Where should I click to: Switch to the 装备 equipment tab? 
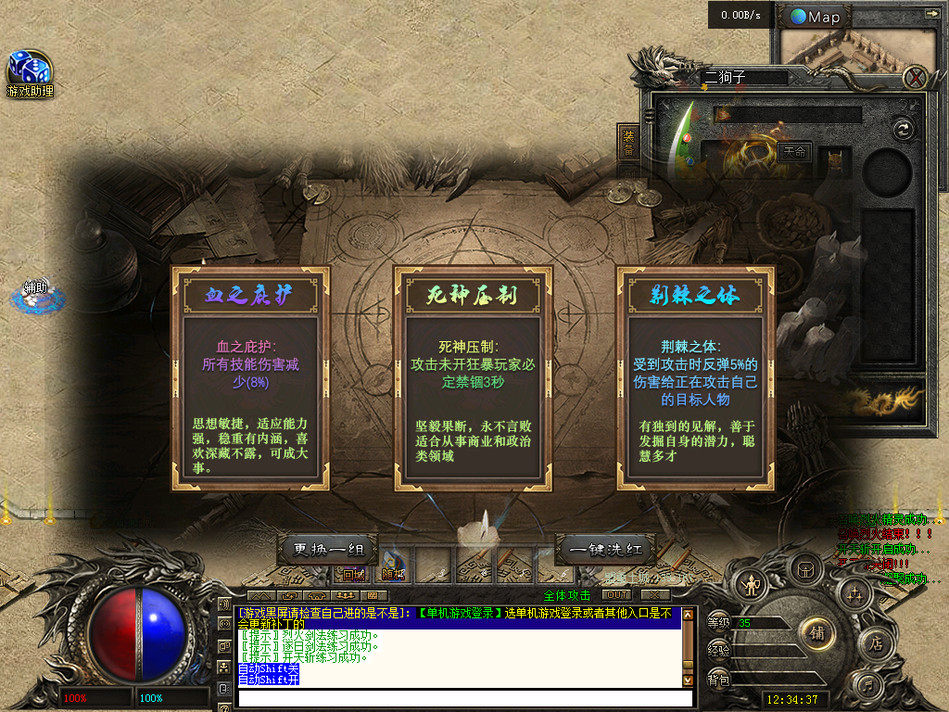(629, 142)
